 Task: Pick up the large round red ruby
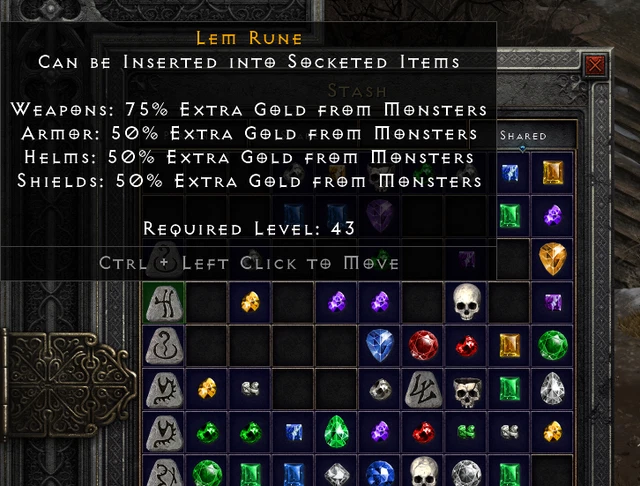click(423, 344)
